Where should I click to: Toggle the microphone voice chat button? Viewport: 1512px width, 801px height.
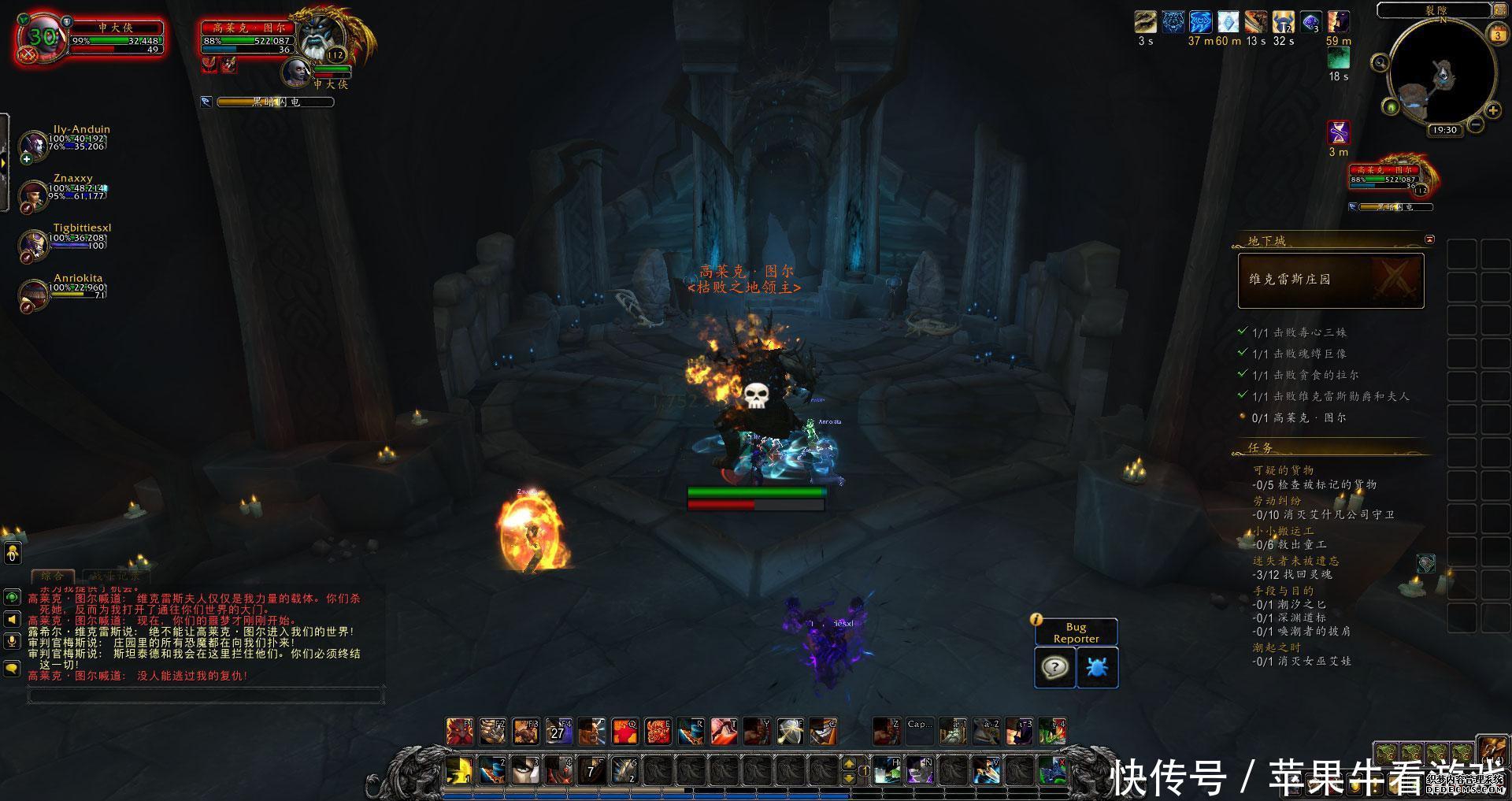[12, 641]
